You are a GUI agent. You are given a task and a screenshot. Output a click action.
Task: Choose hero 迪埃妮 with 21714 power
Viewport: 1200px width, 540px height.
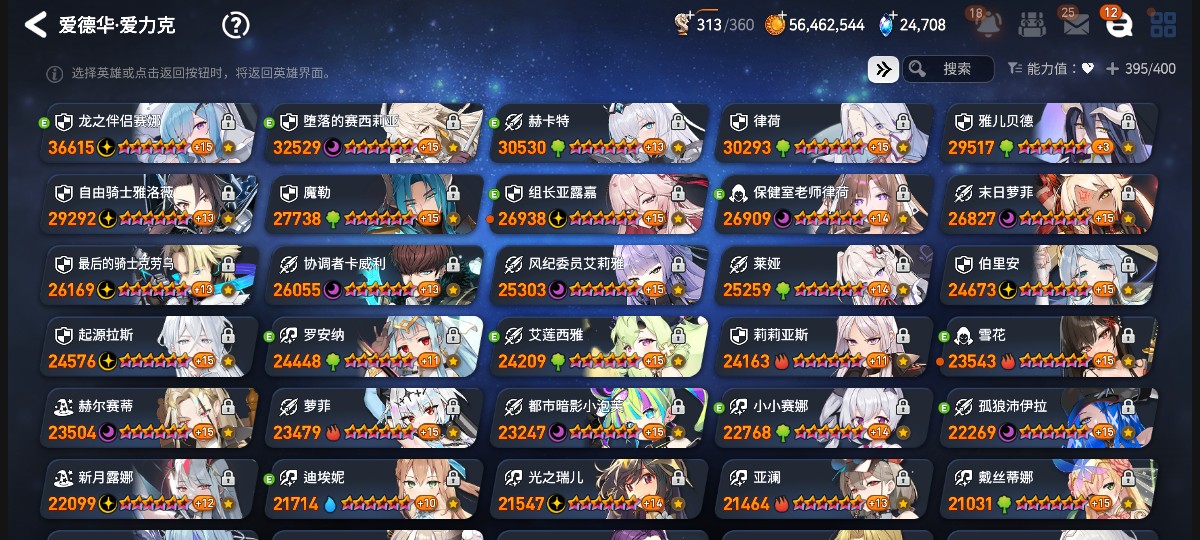[x=375, y=490]
